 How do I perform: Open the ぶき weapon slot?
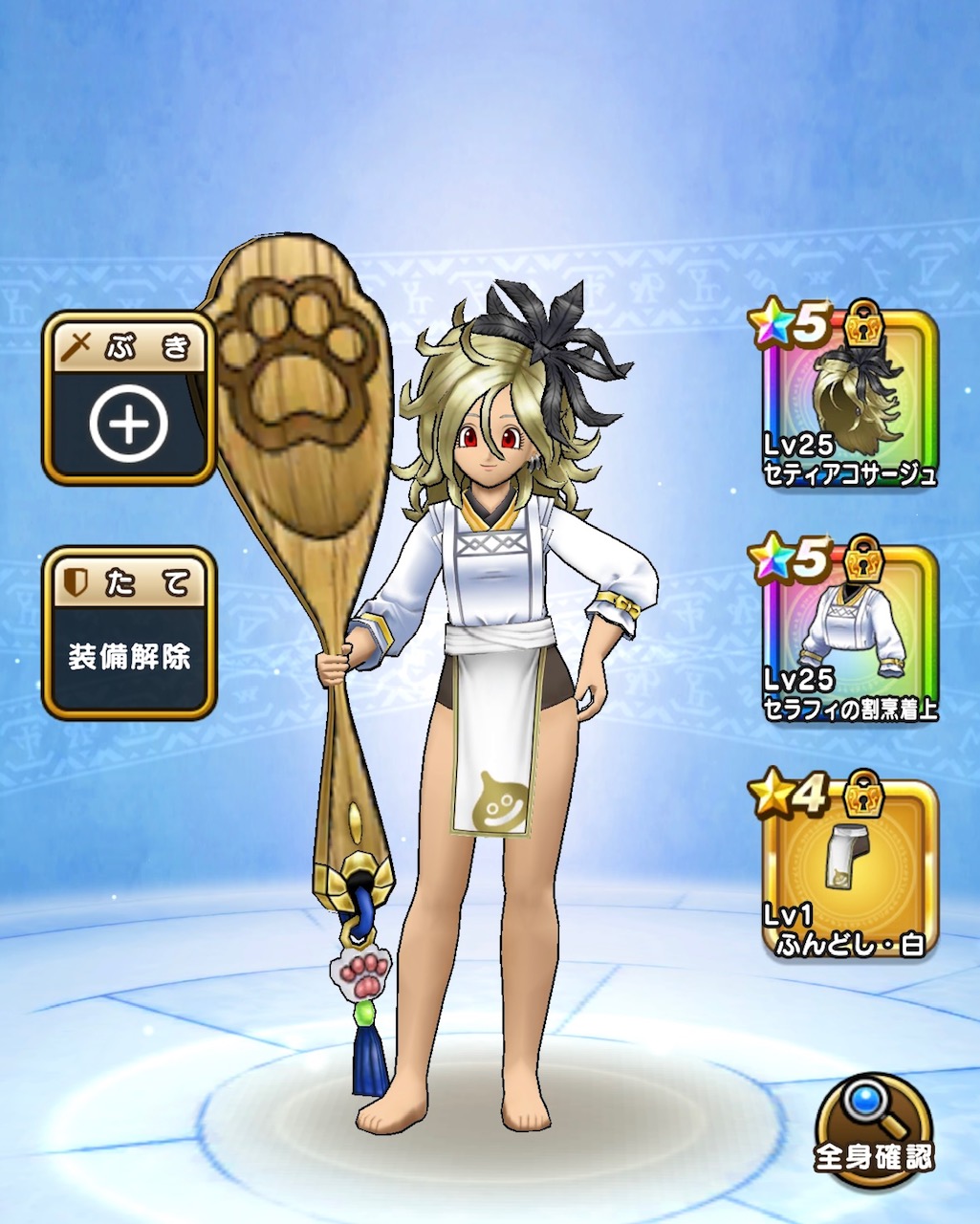click(128, 400)
